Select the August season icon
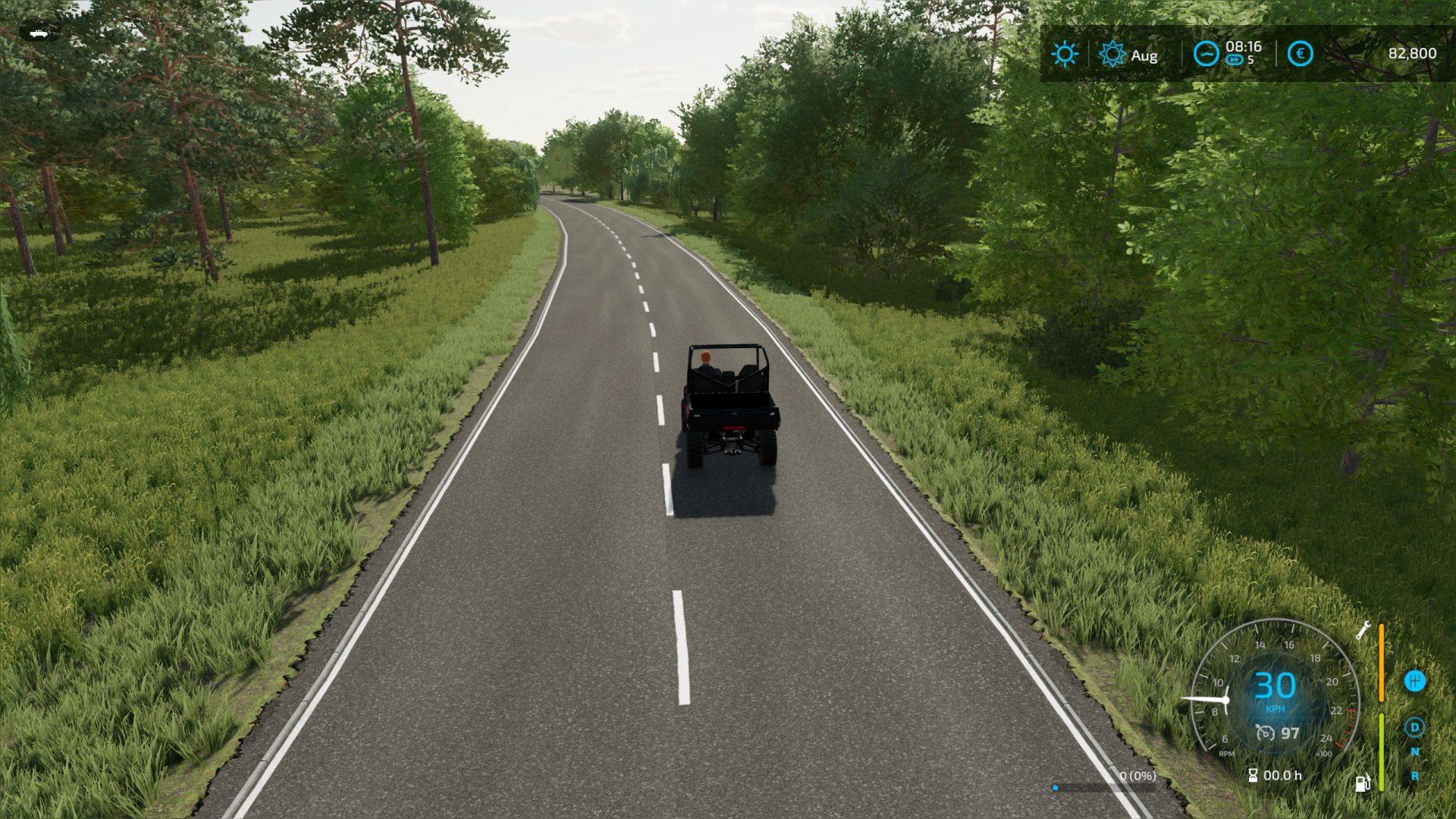Screen dimensions: 1456x819 (1112, 55)
